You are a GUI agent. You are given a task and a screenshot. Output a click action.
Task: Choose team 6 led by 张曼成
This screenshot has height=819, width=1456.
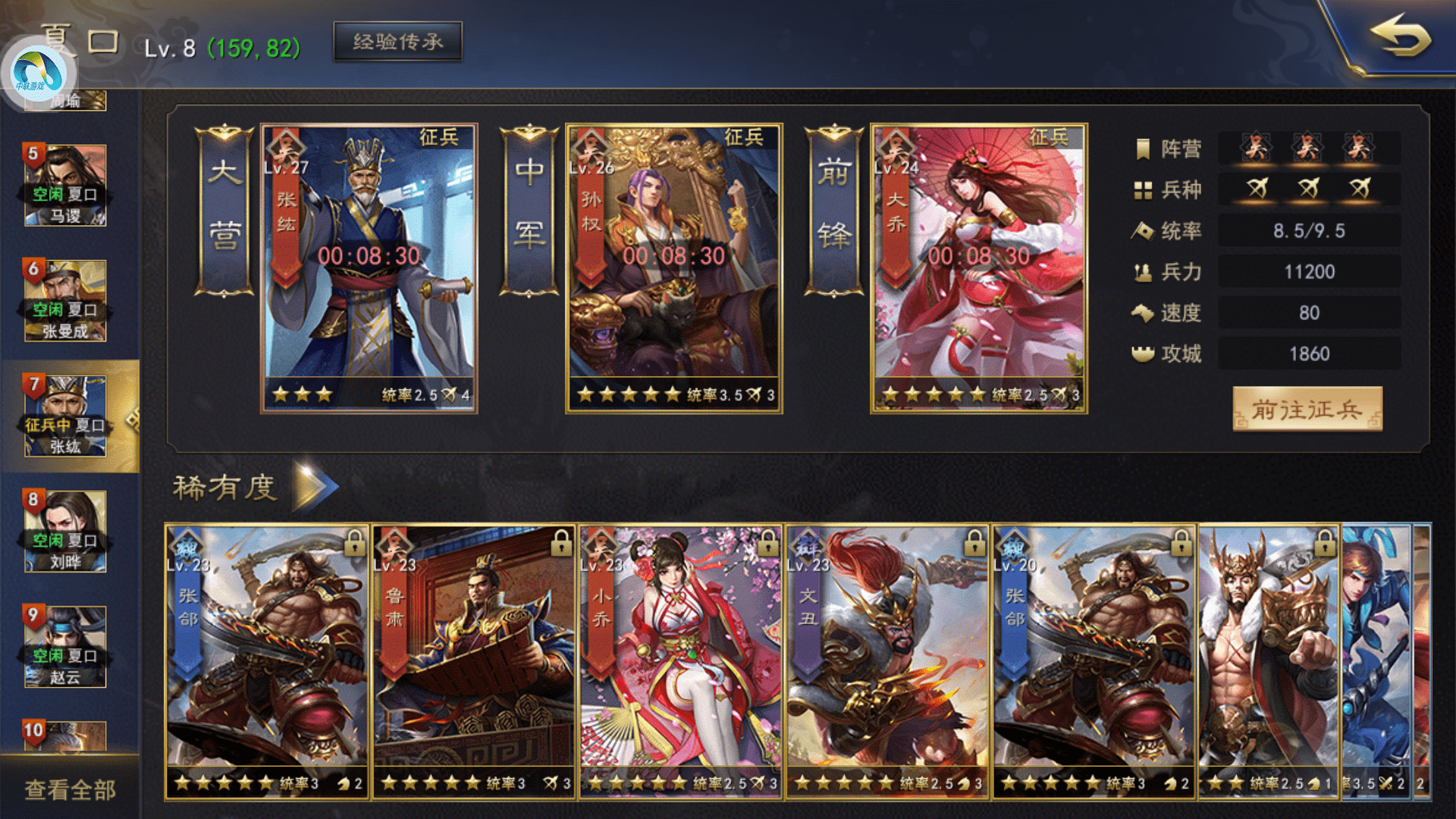65,301
